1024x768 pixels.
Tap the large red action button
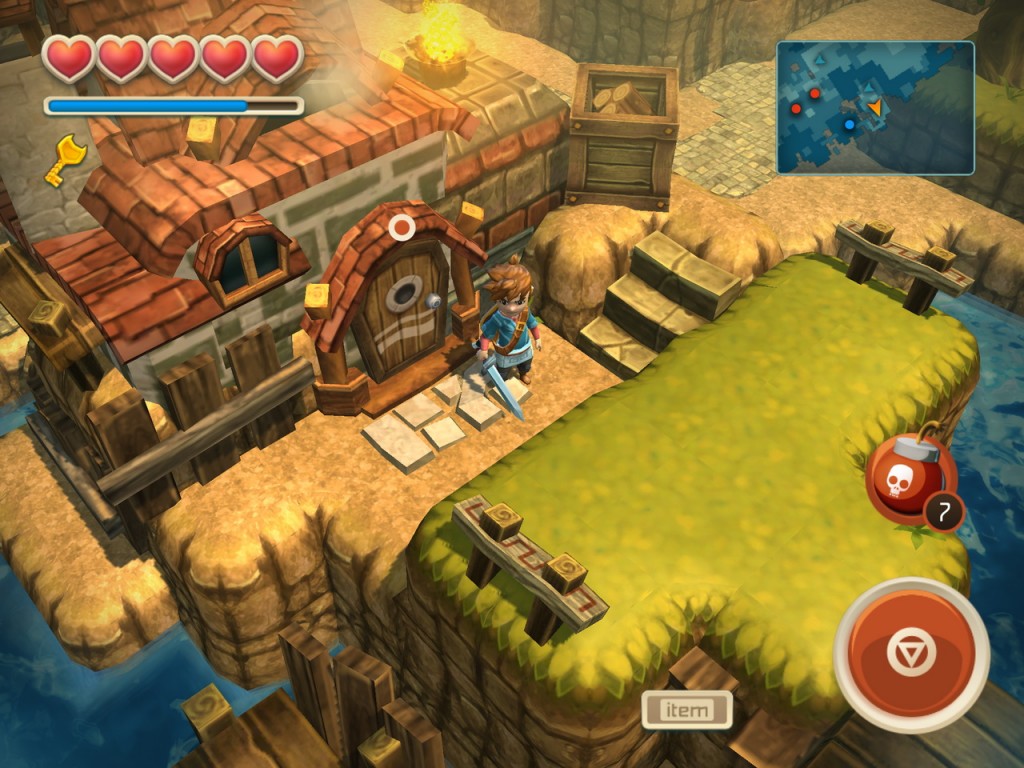point(911,653)
